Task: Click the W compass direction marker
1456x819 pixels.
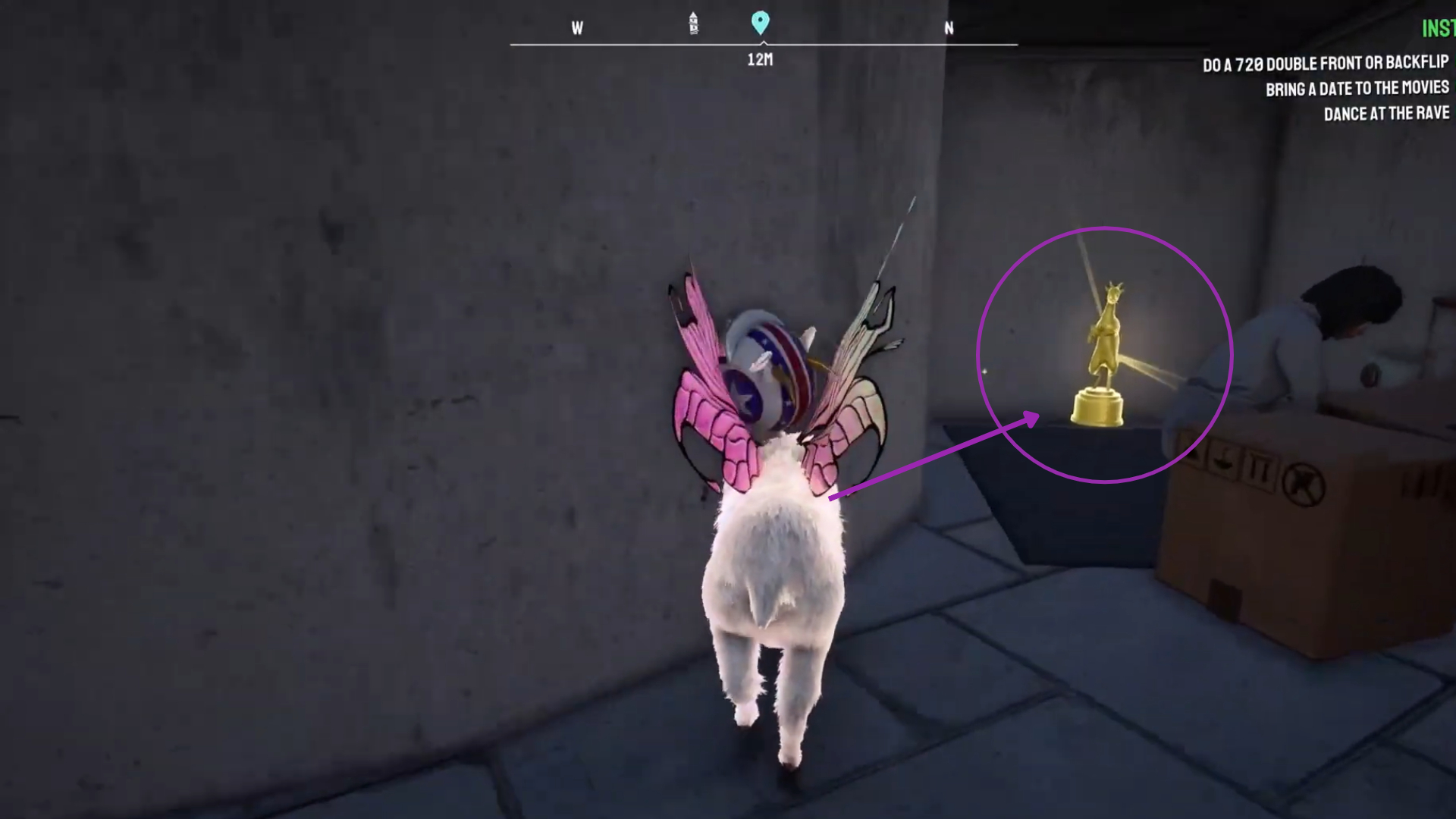Action: [577, 29]
